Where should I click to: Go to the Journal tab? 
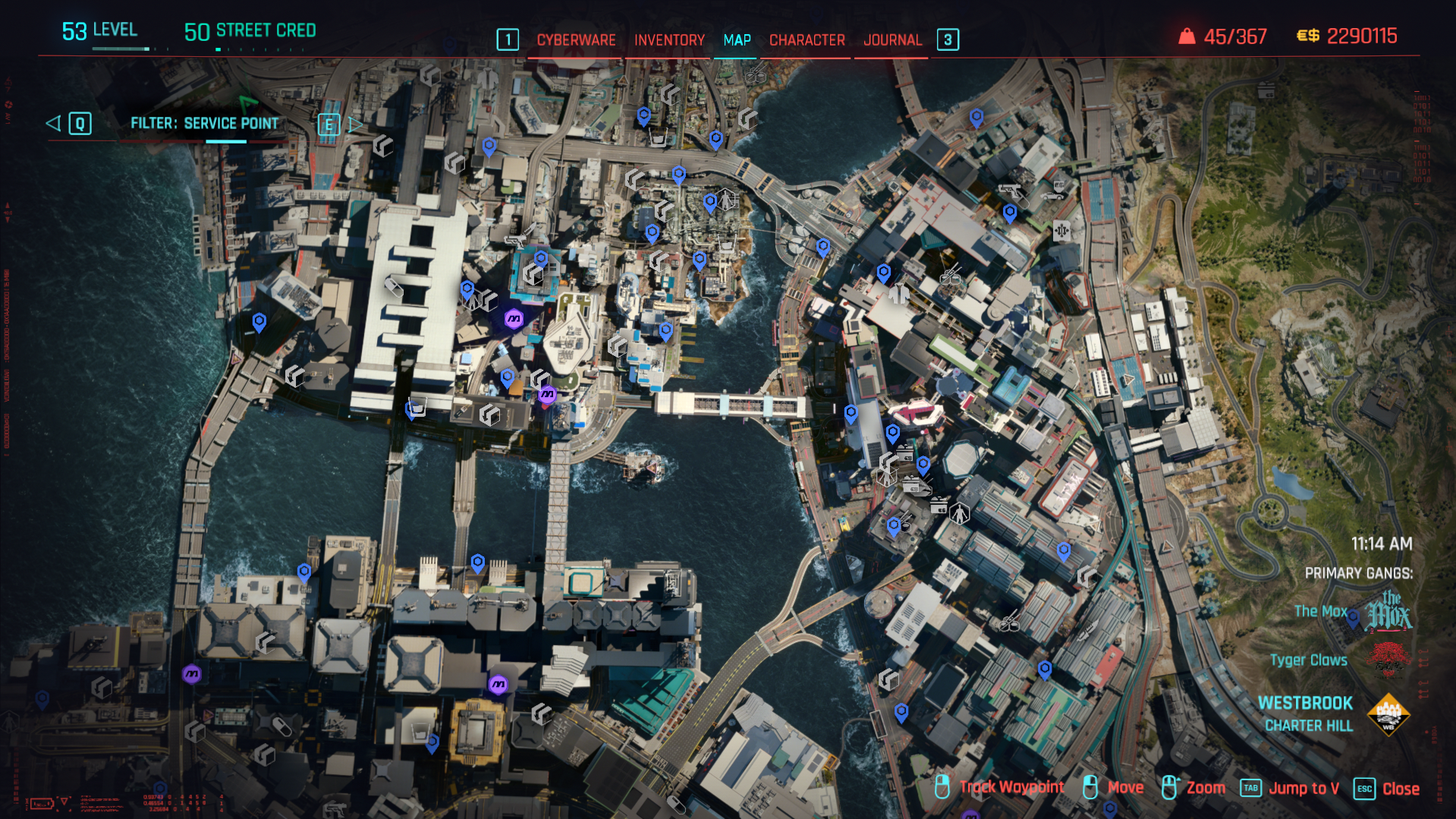coord(892,40)
